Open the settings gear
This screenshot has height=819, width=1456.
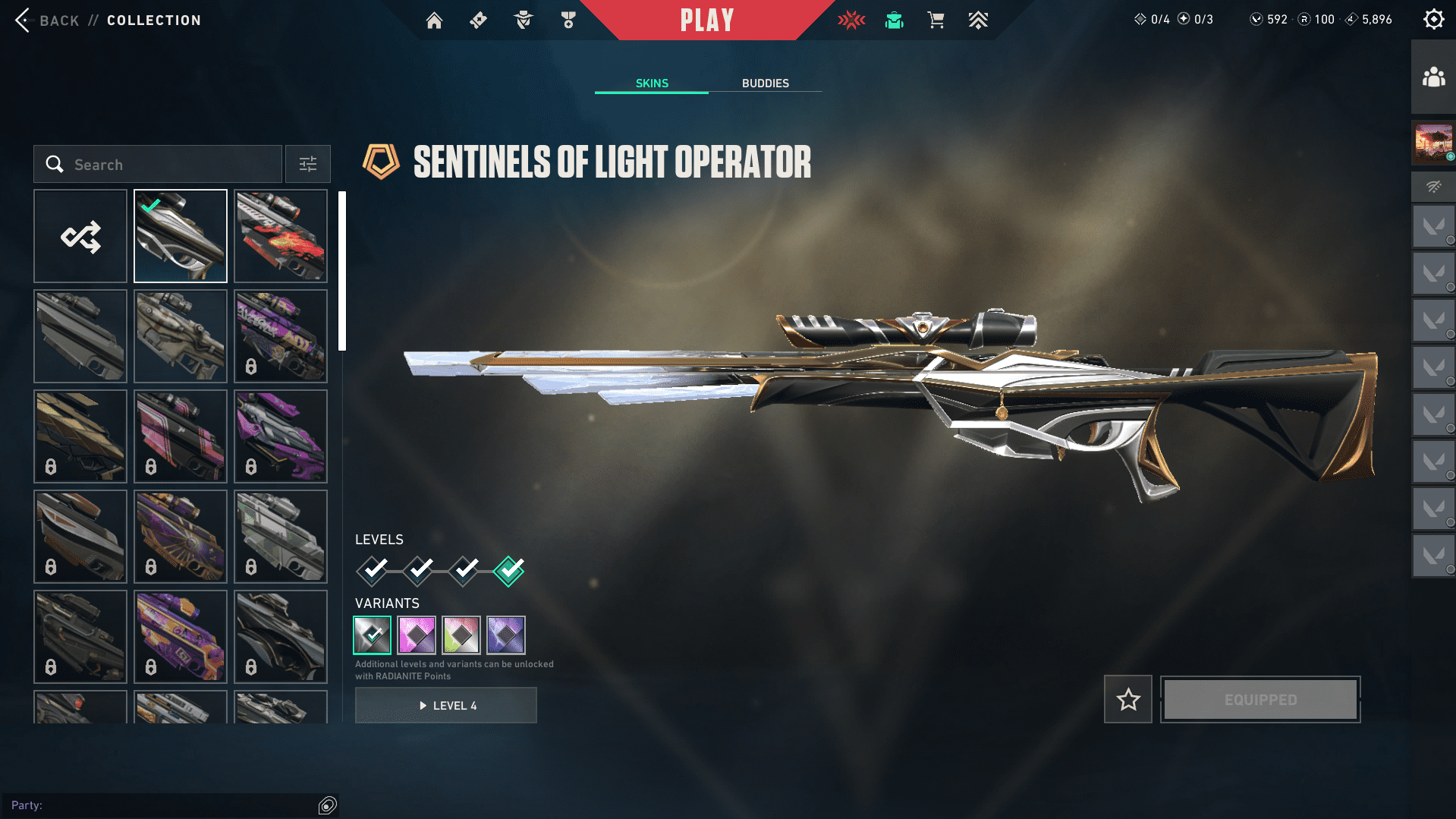(x=1433, y=20)
